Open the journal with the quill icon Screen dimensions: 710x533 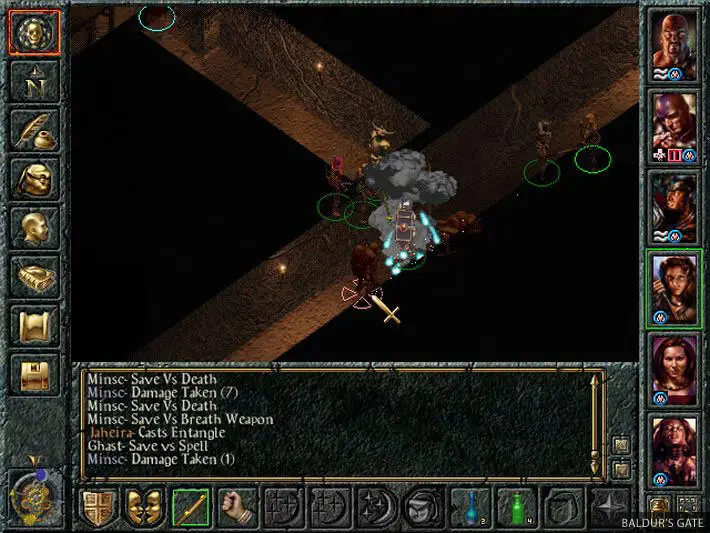tap(34, 130)
